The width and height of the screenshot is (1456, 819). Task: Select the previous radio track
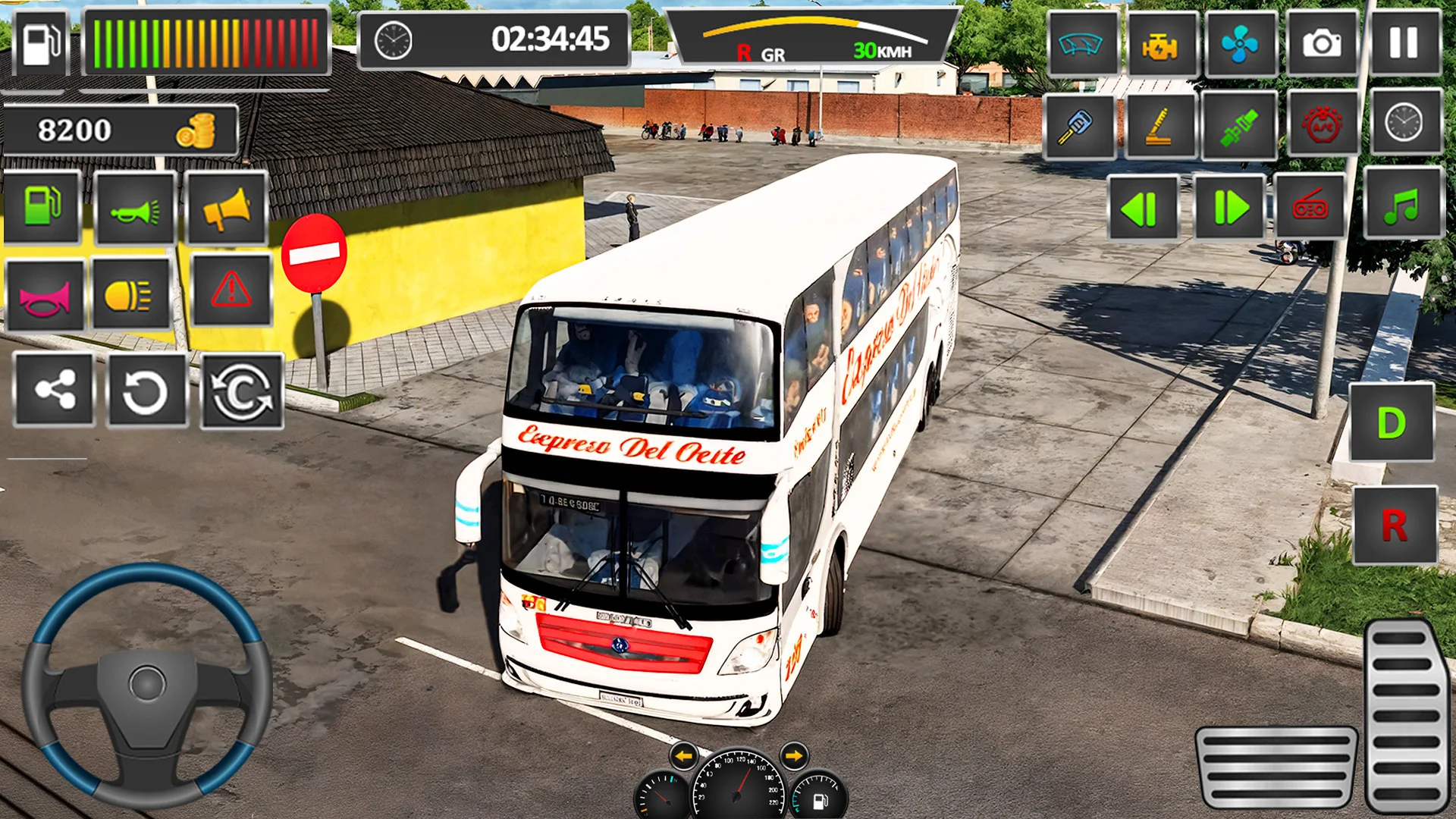pyautogui.click(x=1142, y=208)
